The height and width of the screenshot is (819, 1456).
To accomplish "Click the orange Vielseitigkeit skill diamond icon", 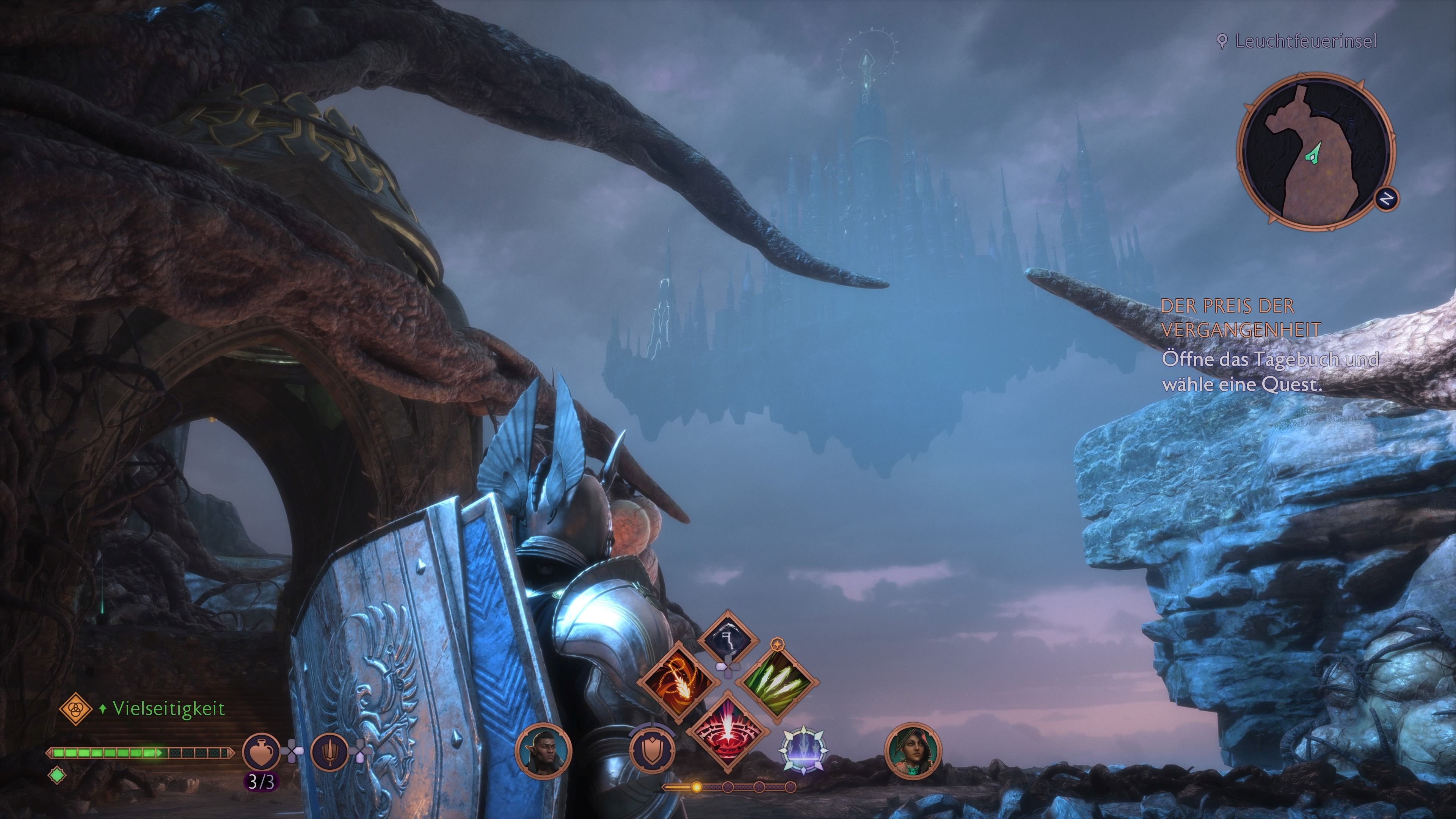I will click(x=76, y=709).
